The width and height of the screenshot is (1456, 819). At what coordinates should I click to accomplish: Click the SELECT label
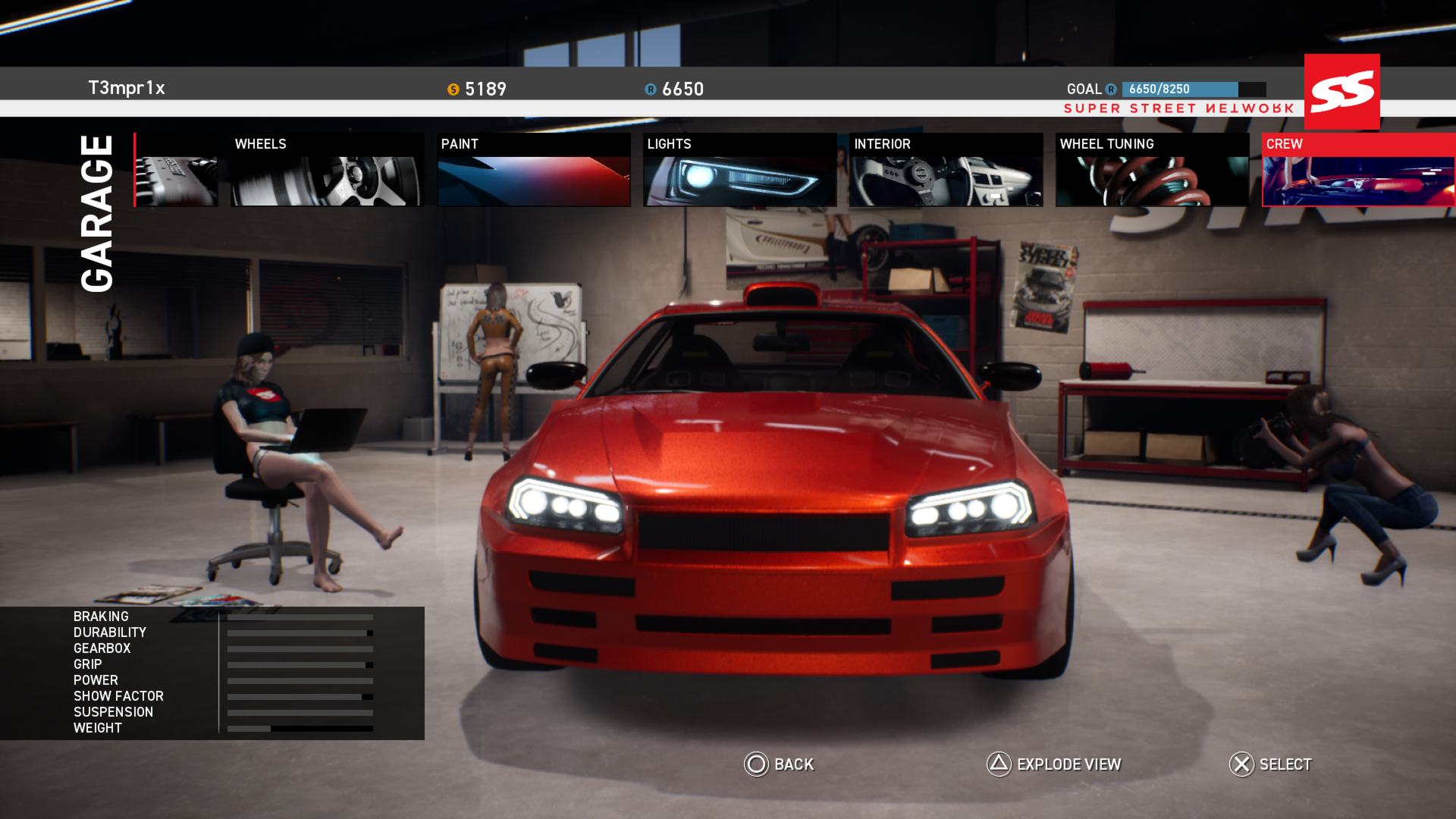[1286, 765]
